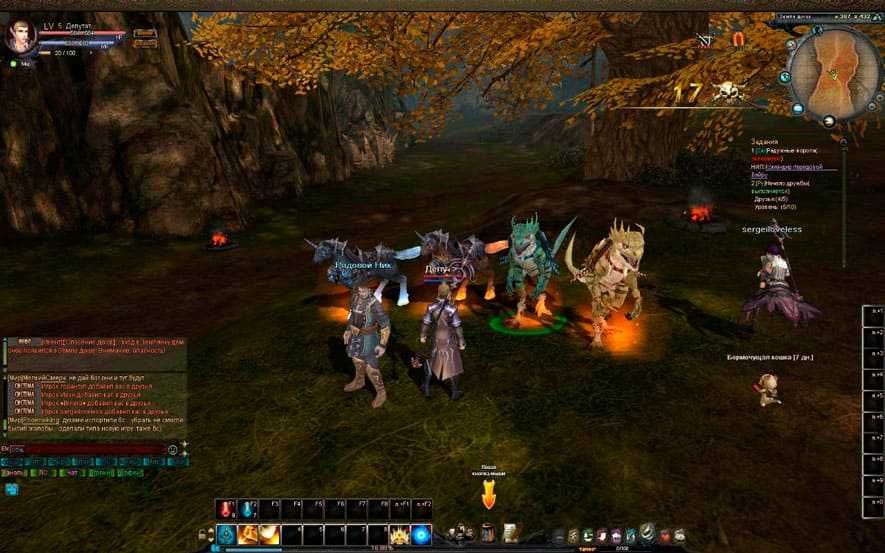Activate the glowing blue orb skill

(421, 534)
